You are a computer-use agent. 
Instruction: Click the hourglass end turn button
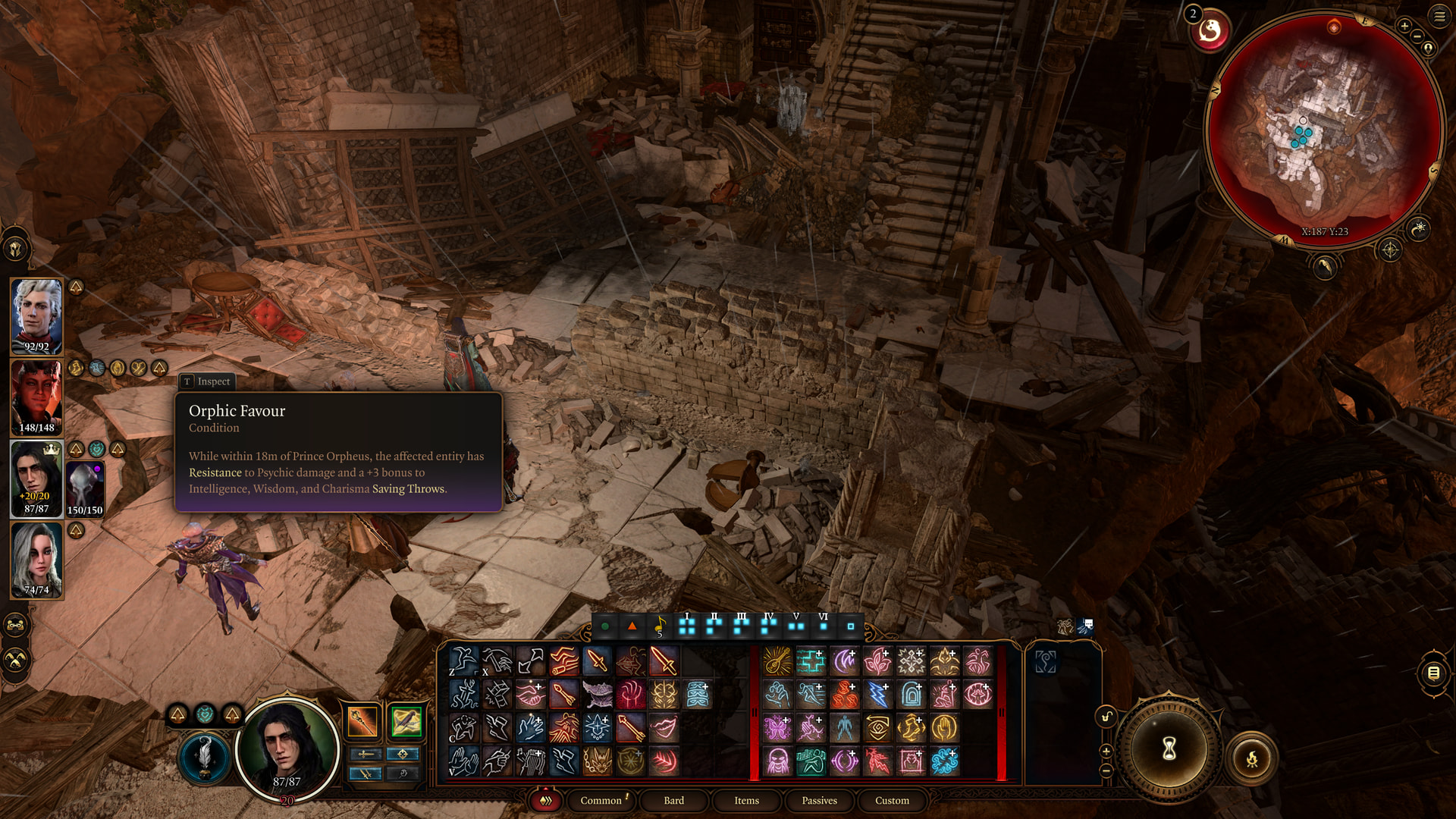coord(1169,749)
